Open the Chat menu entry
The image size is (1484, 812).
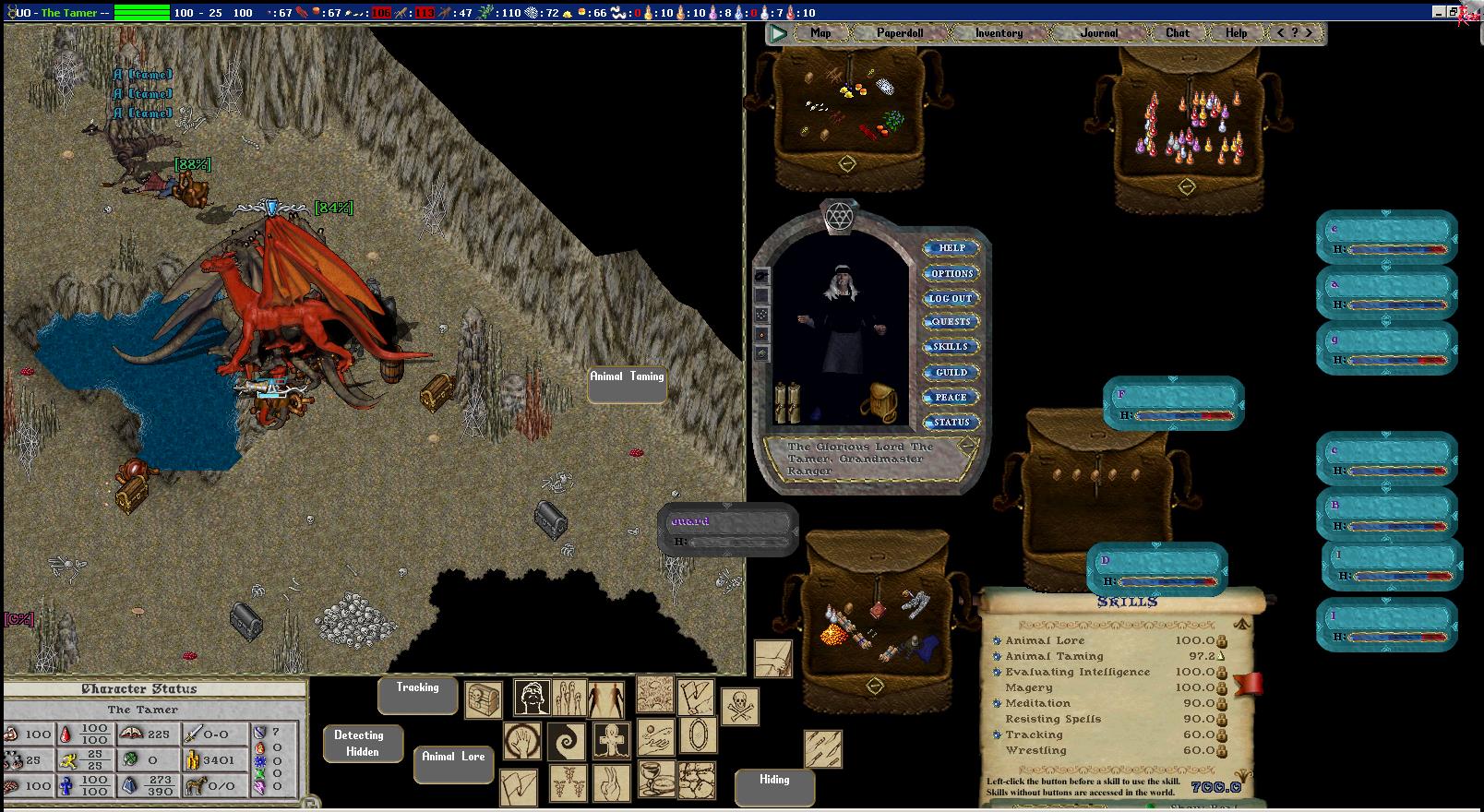[1177, 33]
